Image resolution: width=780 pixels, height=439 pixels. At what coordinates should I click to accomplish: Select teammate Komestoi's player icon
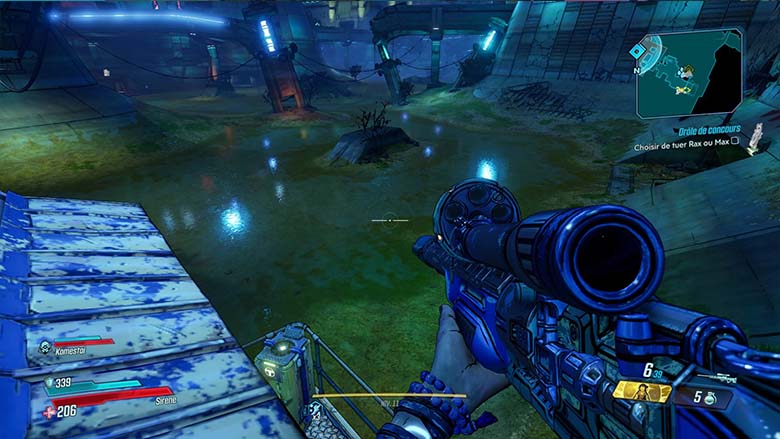[46, 347]
